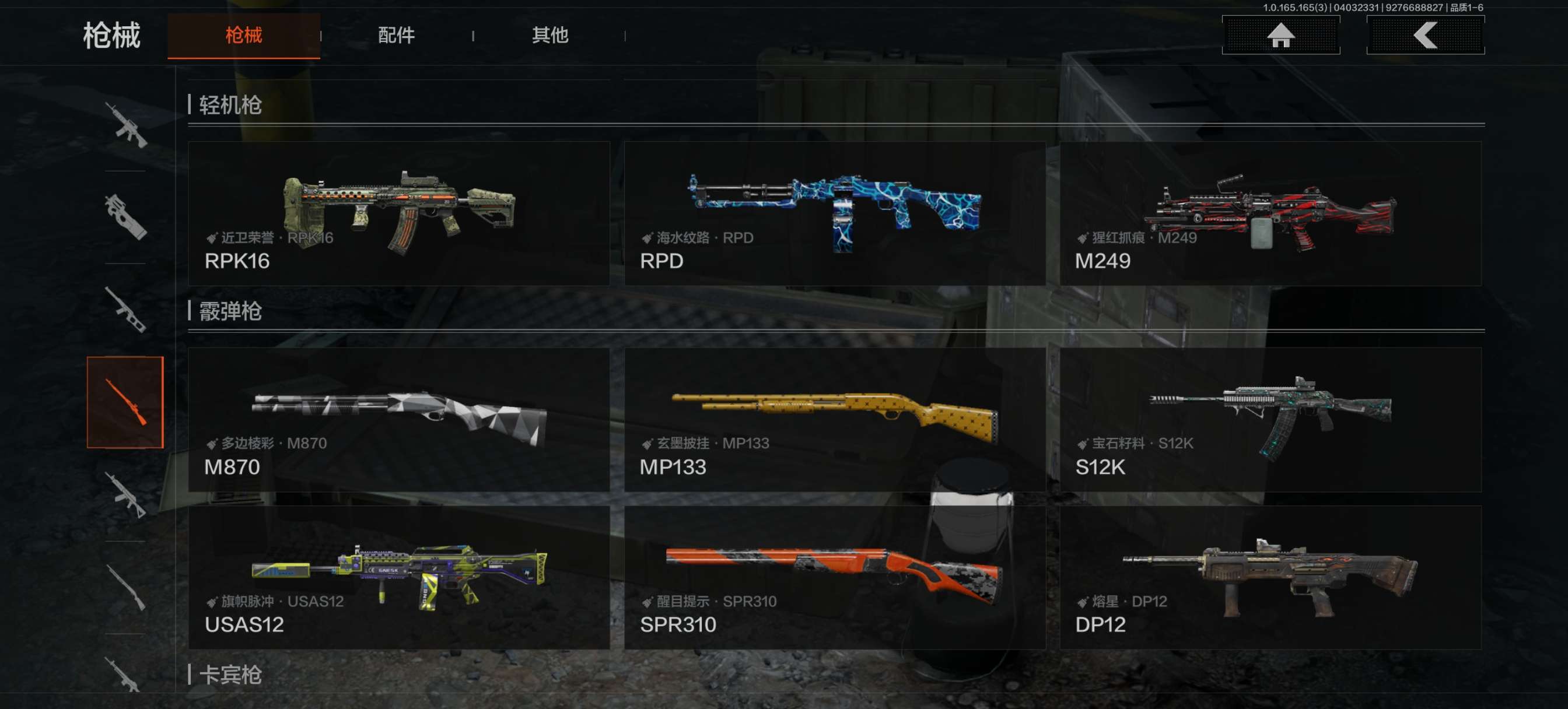Click the back arrow button
Image resolution: width=1568 pixels, height=709 pixels.
pyautogui.click(x=1424, y=36)
